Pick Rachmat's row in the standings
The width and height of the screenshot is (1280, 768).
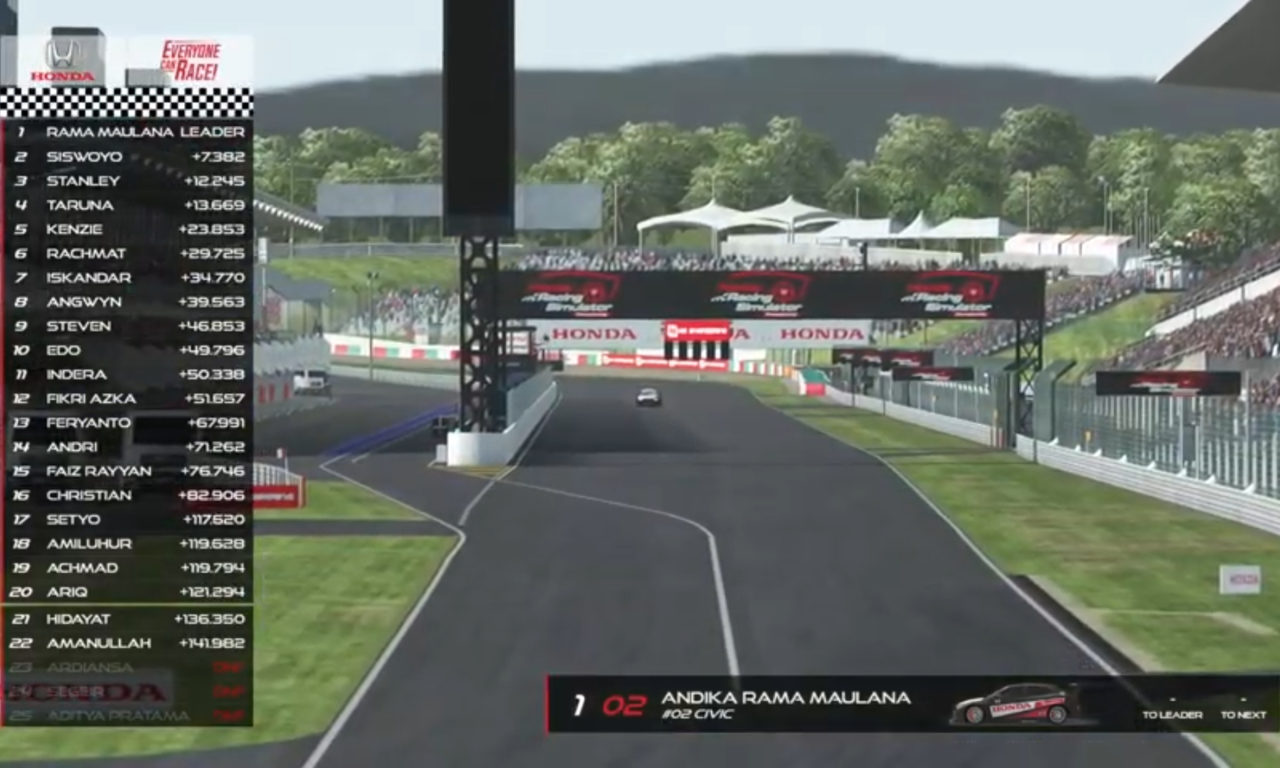point(128,254)
